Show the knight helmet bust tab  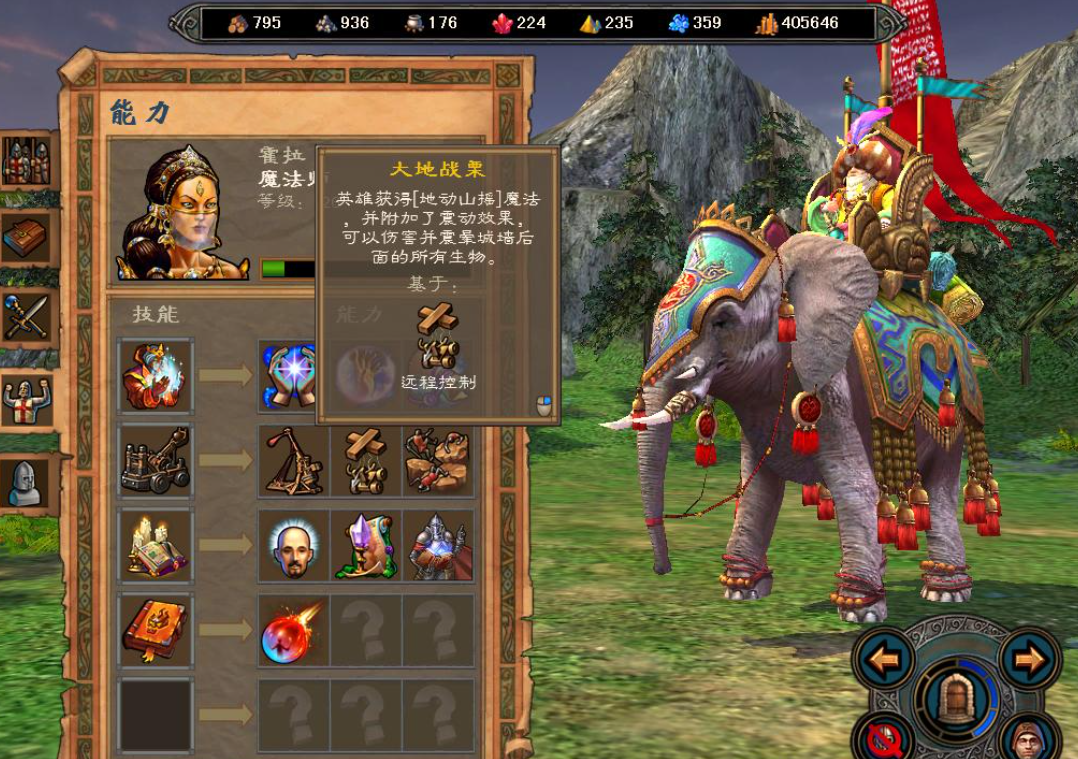tap(25, 483)
